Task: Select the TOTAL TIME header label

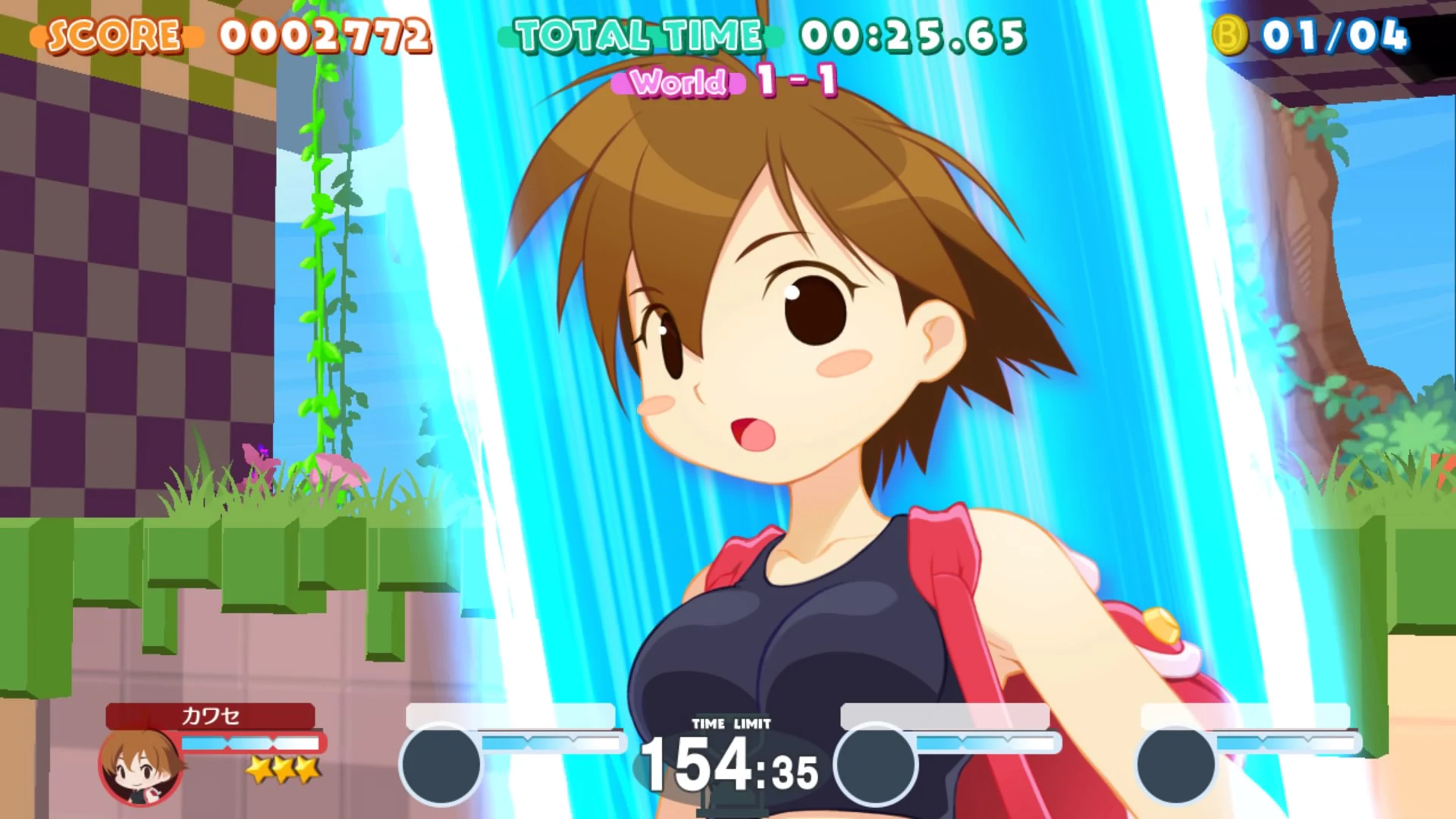Action: 637,35
